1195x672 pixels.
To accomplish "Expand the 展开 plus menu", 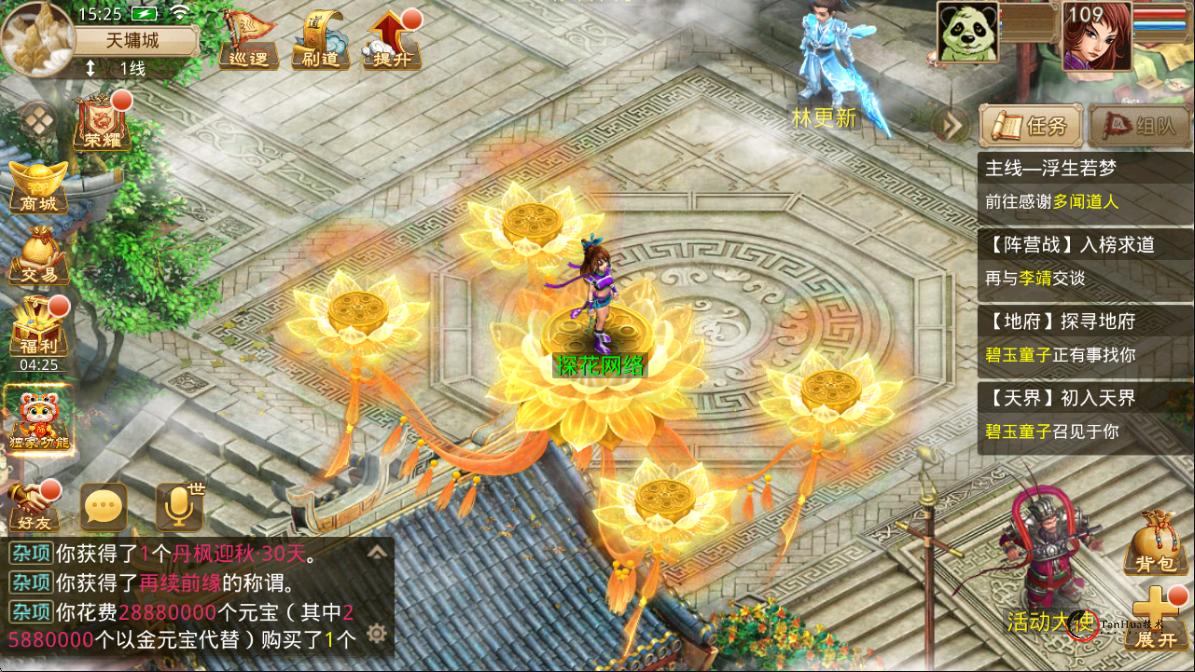I will coord(1157,617).
